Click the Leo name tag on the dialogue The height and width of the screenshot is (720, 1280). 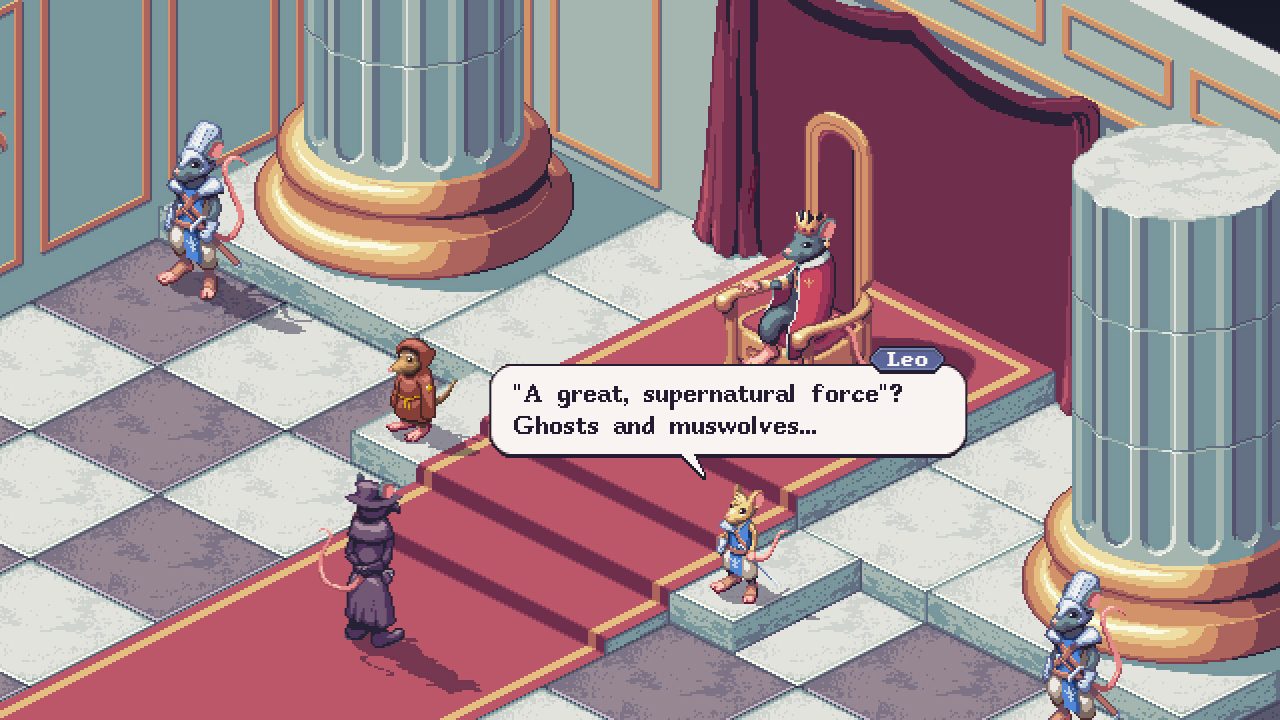908,360
